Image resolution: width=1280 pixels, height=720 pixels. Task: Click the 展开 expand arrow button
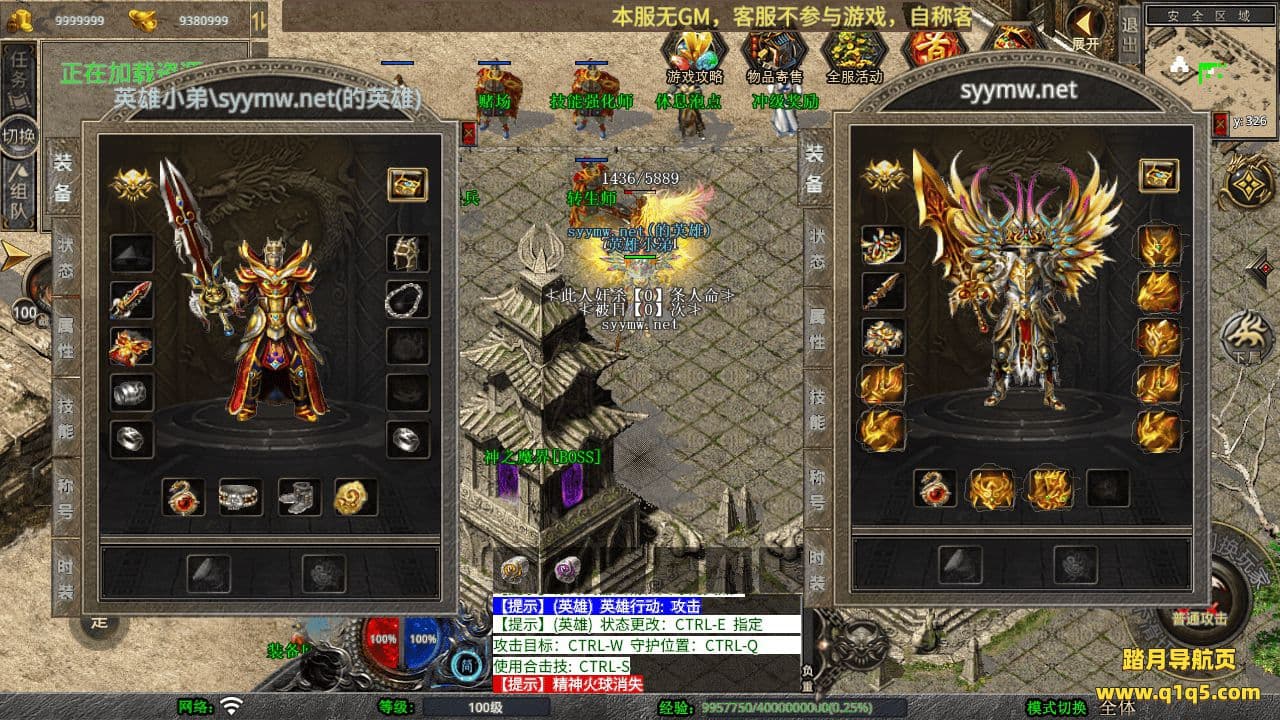(x=1085, y=27)
